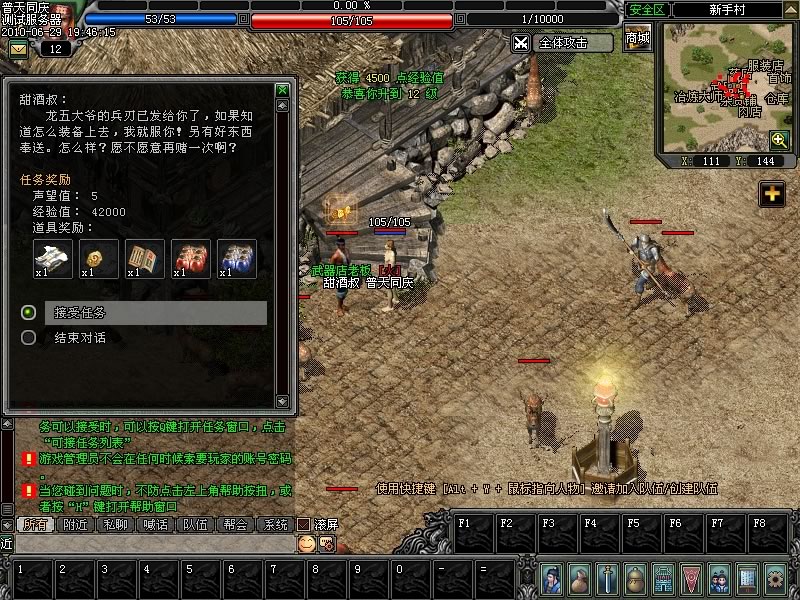Open the 队伍 team chat tab

coord(195,524)
